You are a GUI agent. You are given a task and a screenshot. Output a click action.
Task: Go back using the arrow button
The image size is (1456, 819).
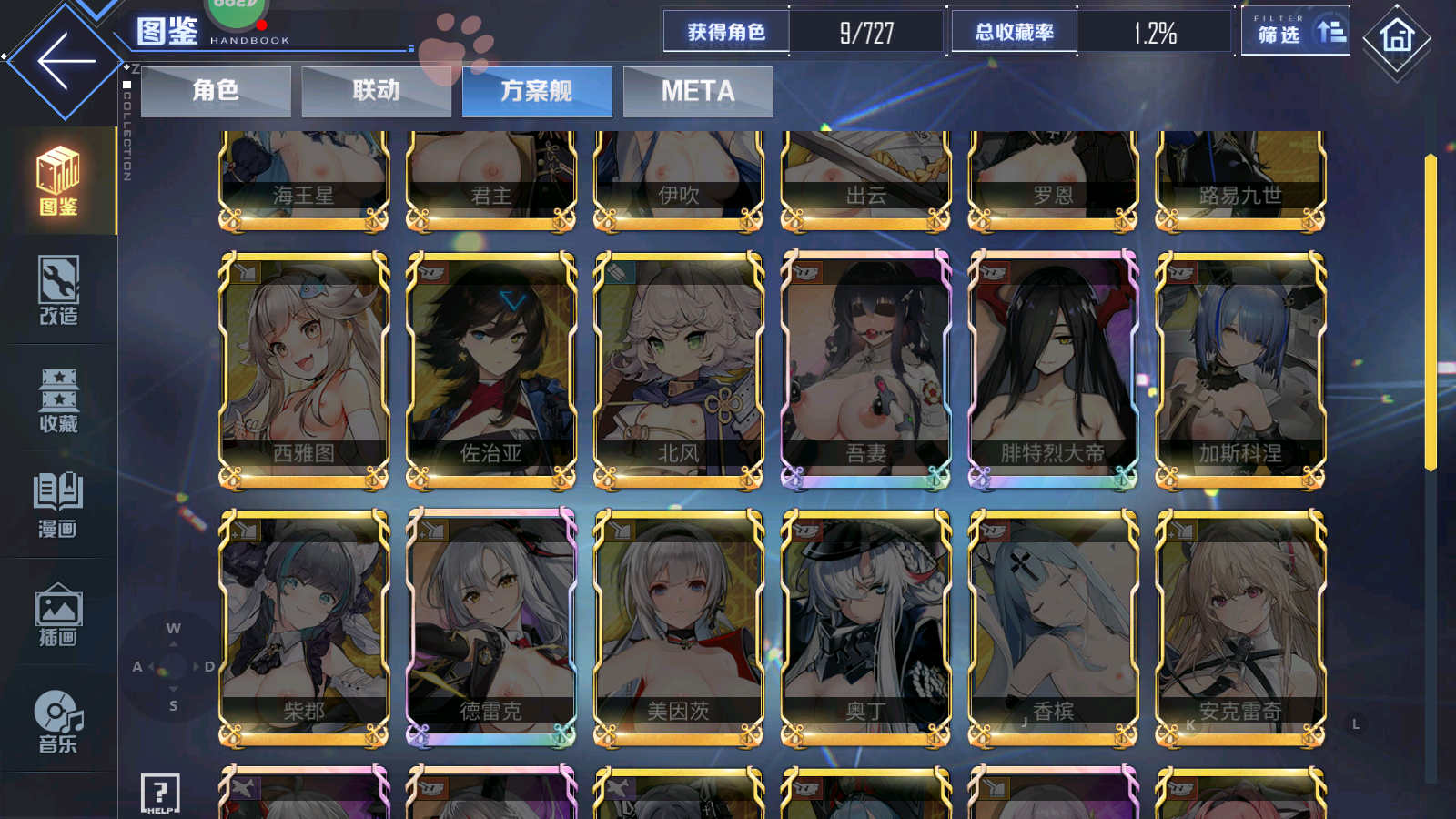tap(66, 62)
